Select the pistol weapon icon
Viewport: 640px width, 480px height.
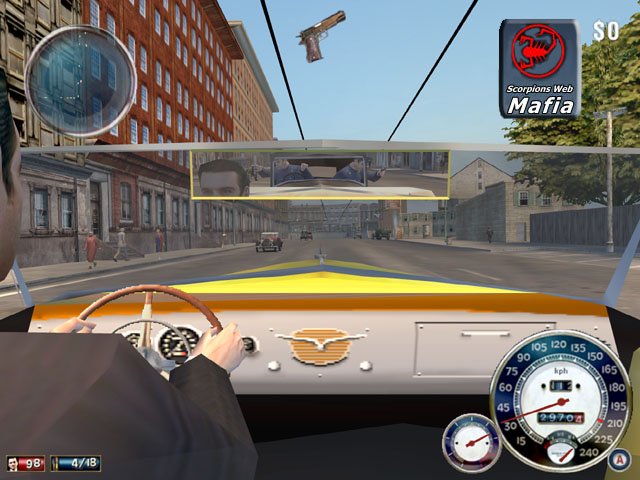(x=321, y=35)
